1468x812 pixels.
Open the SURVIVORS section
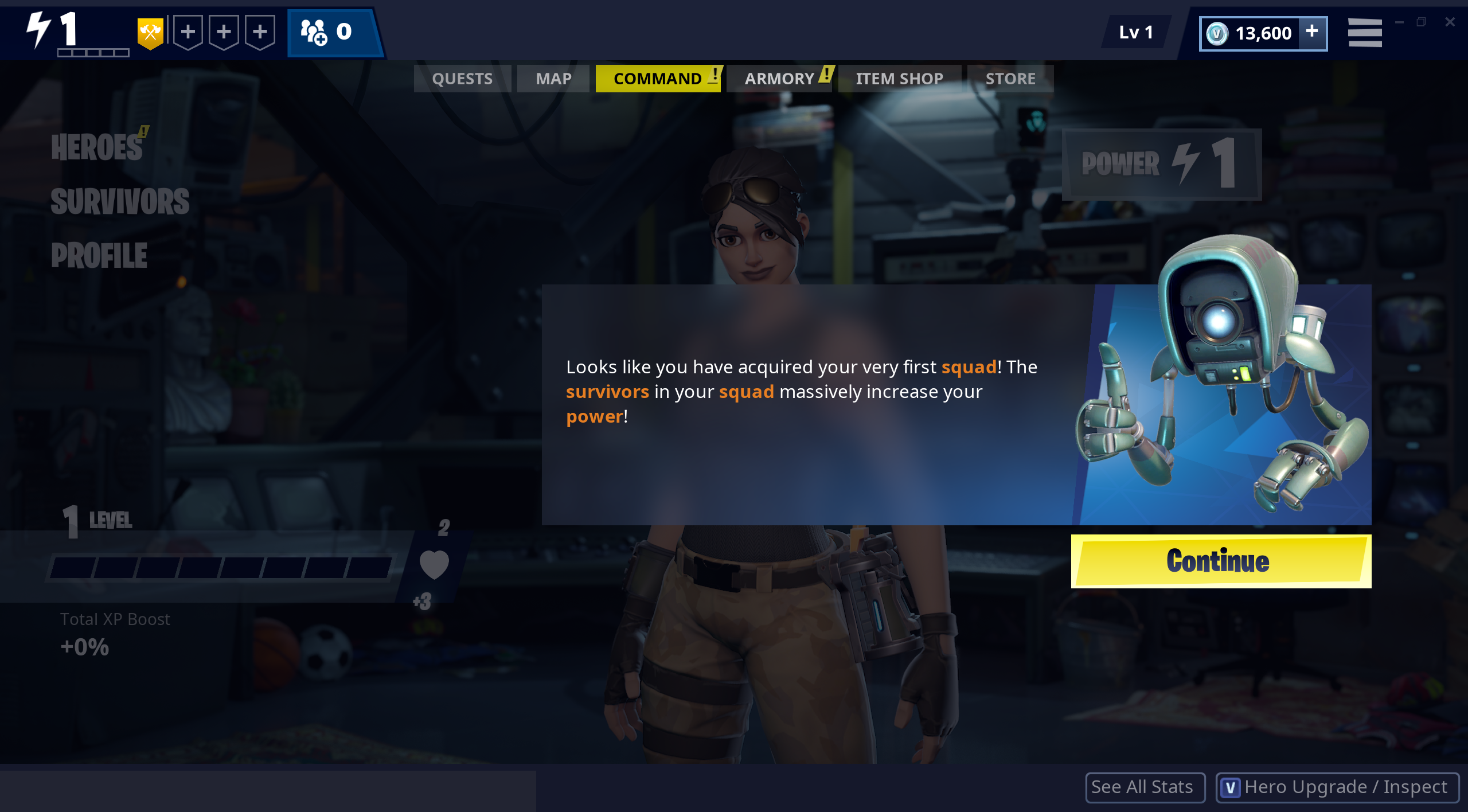(x=120, y=202)
